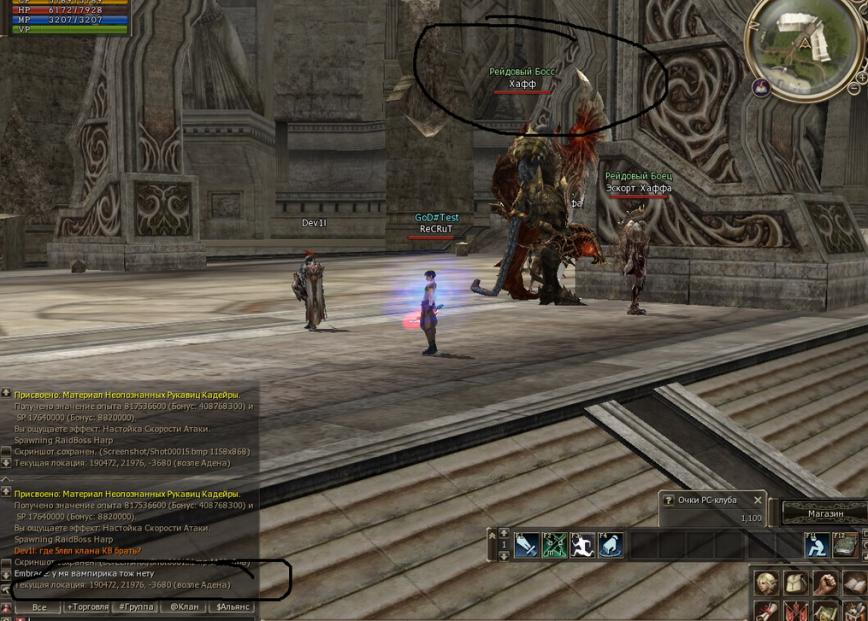
Task: Zoom out the minimap with the minus button
Action: [x=853, y=88]
